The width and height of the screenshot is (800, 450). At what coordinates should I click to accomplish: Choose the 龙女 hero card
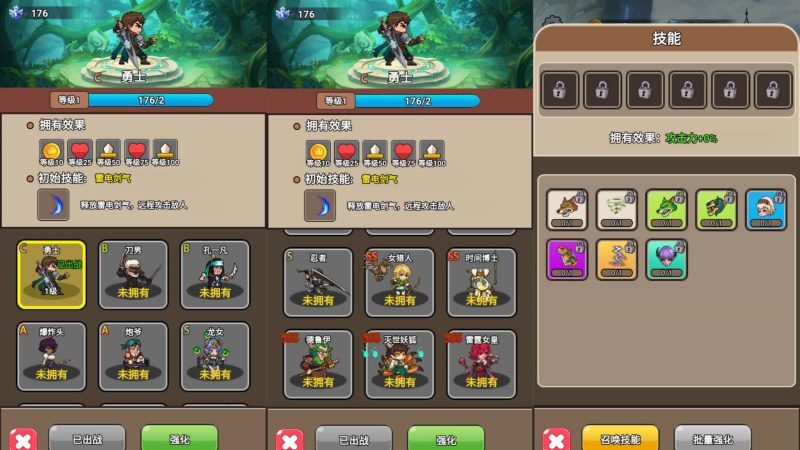[x=215, y=356]
